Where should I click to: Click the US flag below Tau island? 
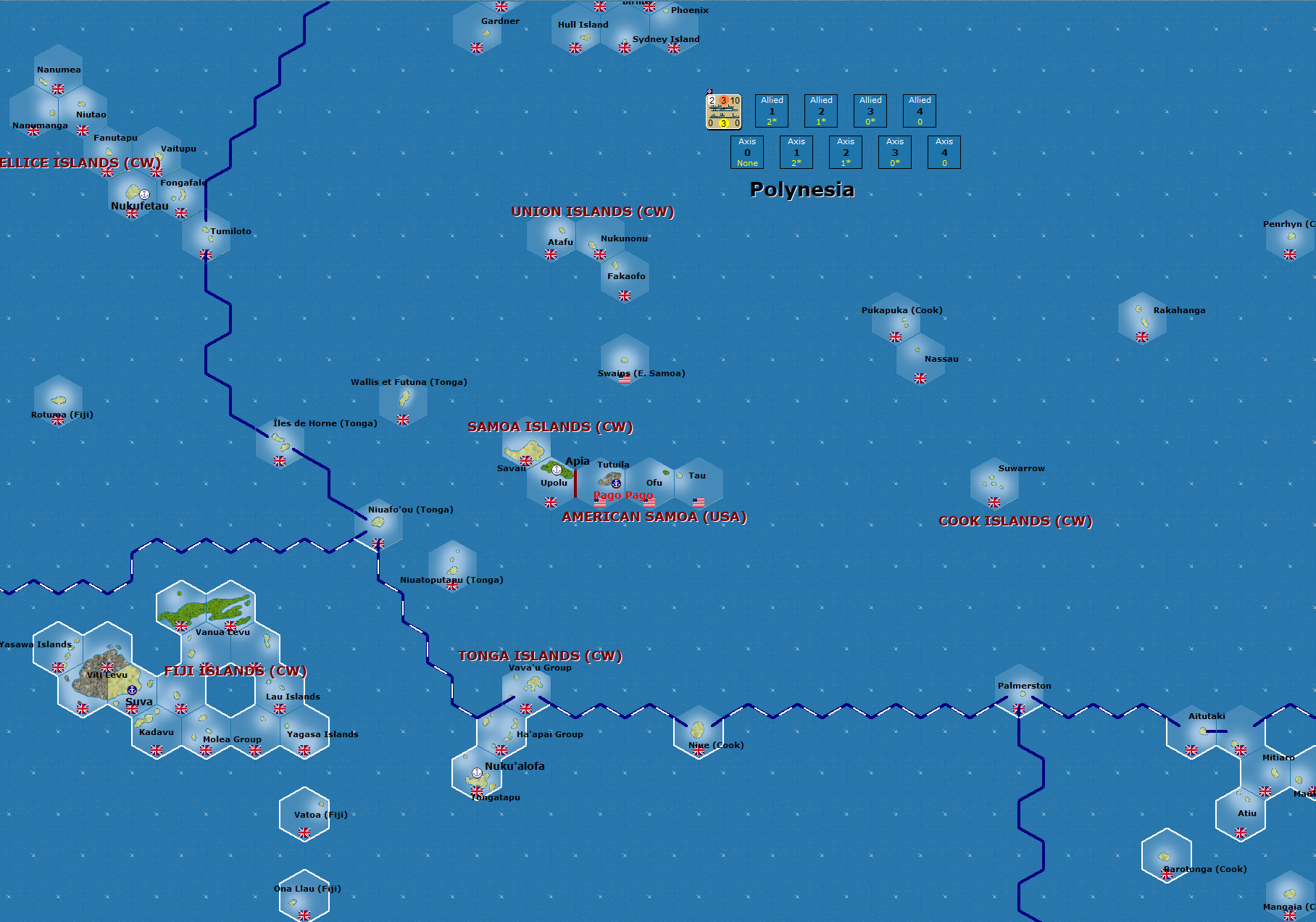[698, 501]
